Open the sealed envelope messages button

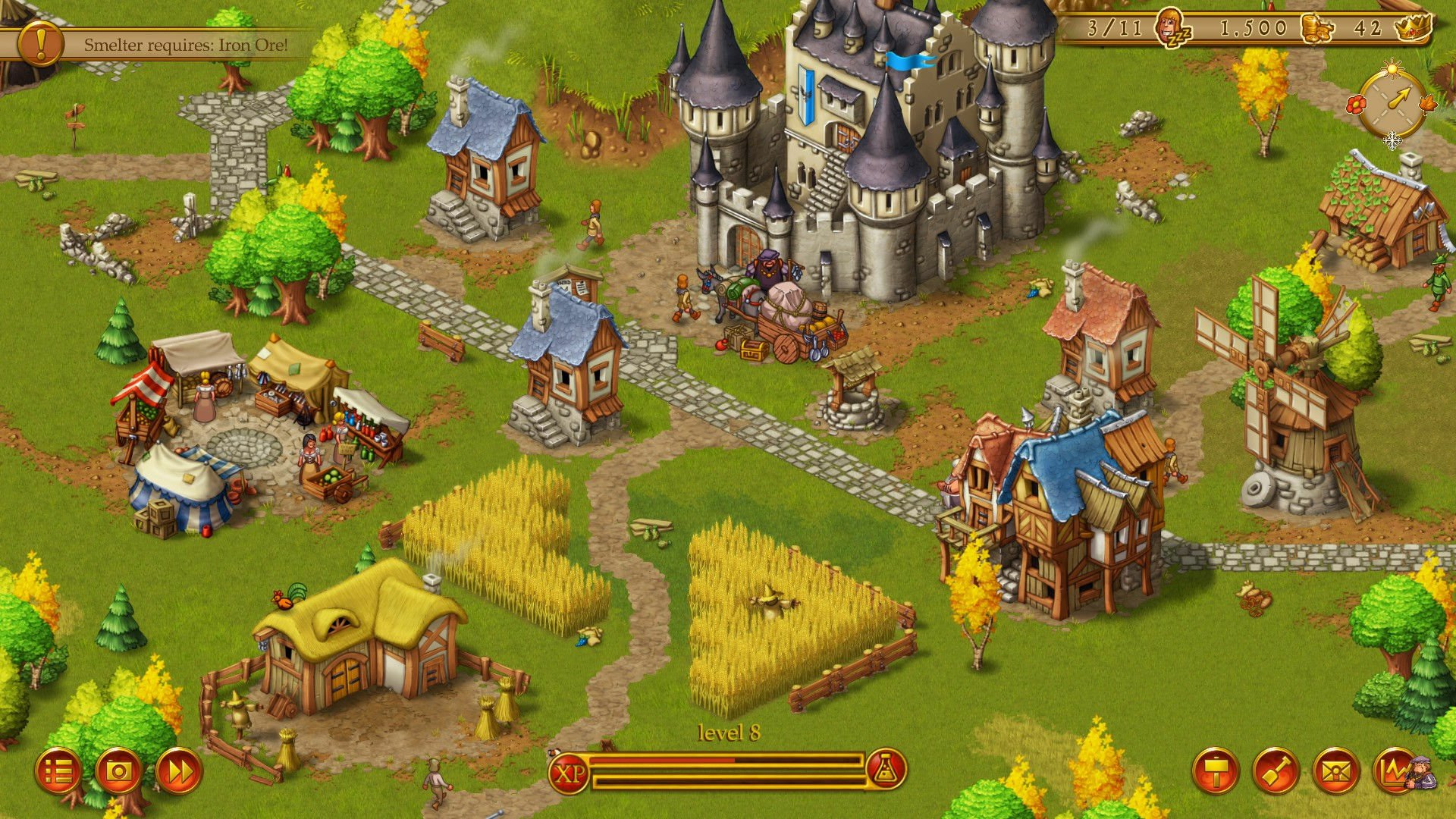[1335, 772]
